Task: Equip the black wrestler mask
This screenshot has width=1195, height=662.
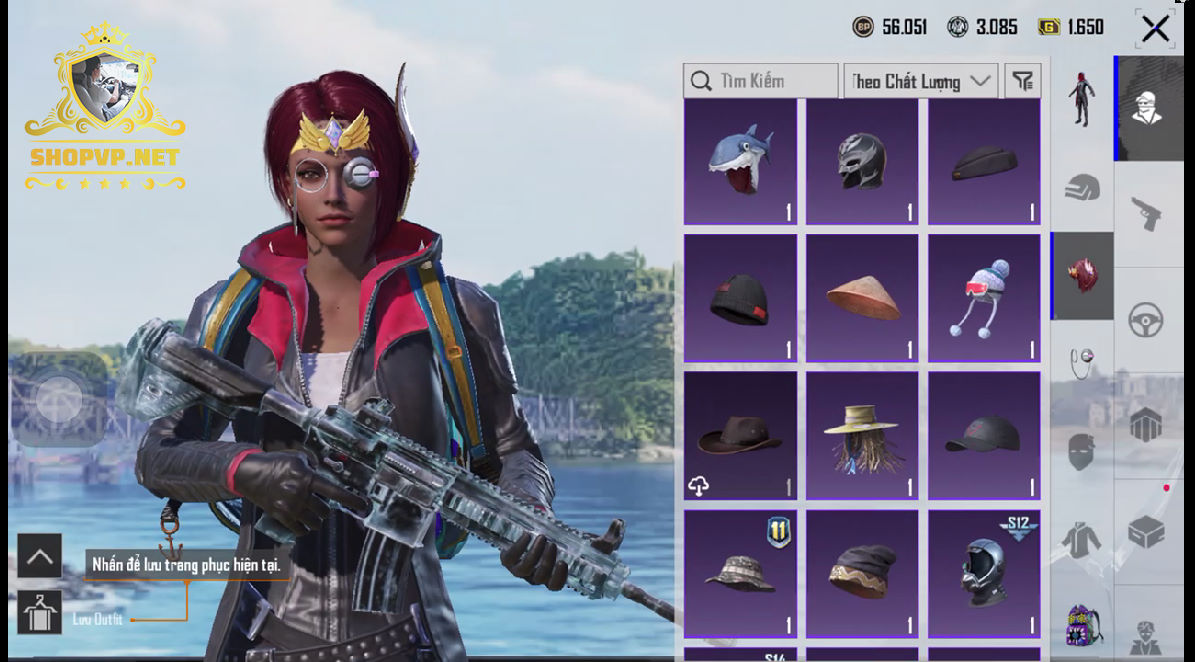Action: tap(862, 161)
